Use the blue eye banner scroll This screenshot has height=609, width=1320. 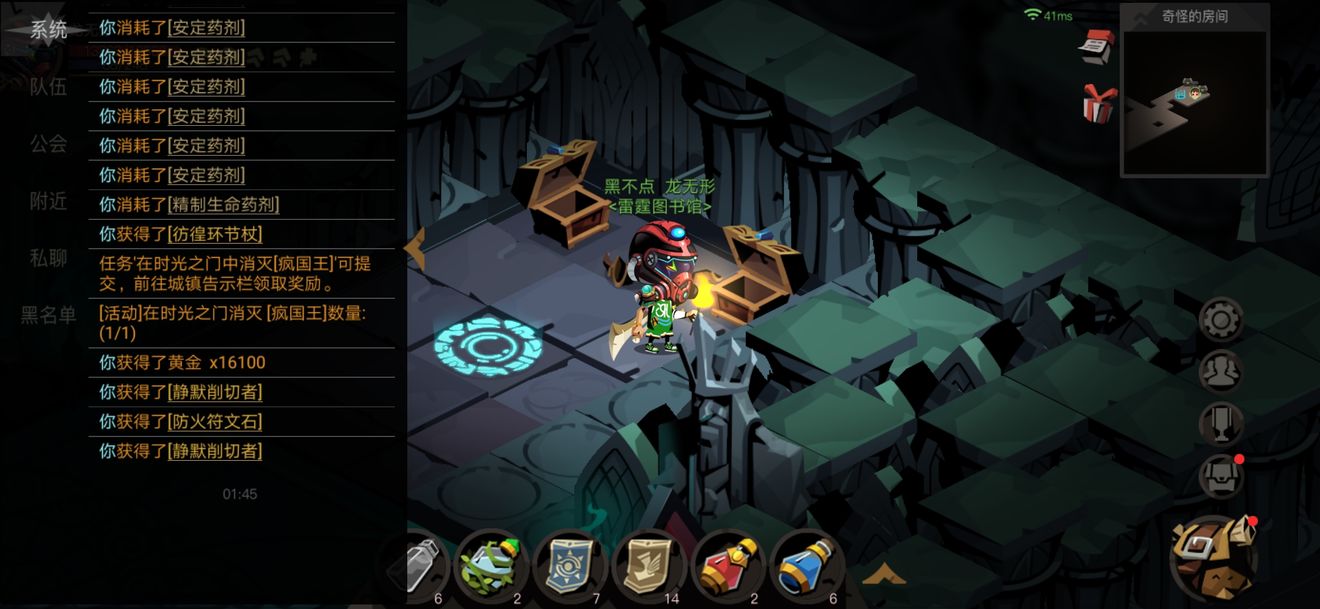(569, 566)
